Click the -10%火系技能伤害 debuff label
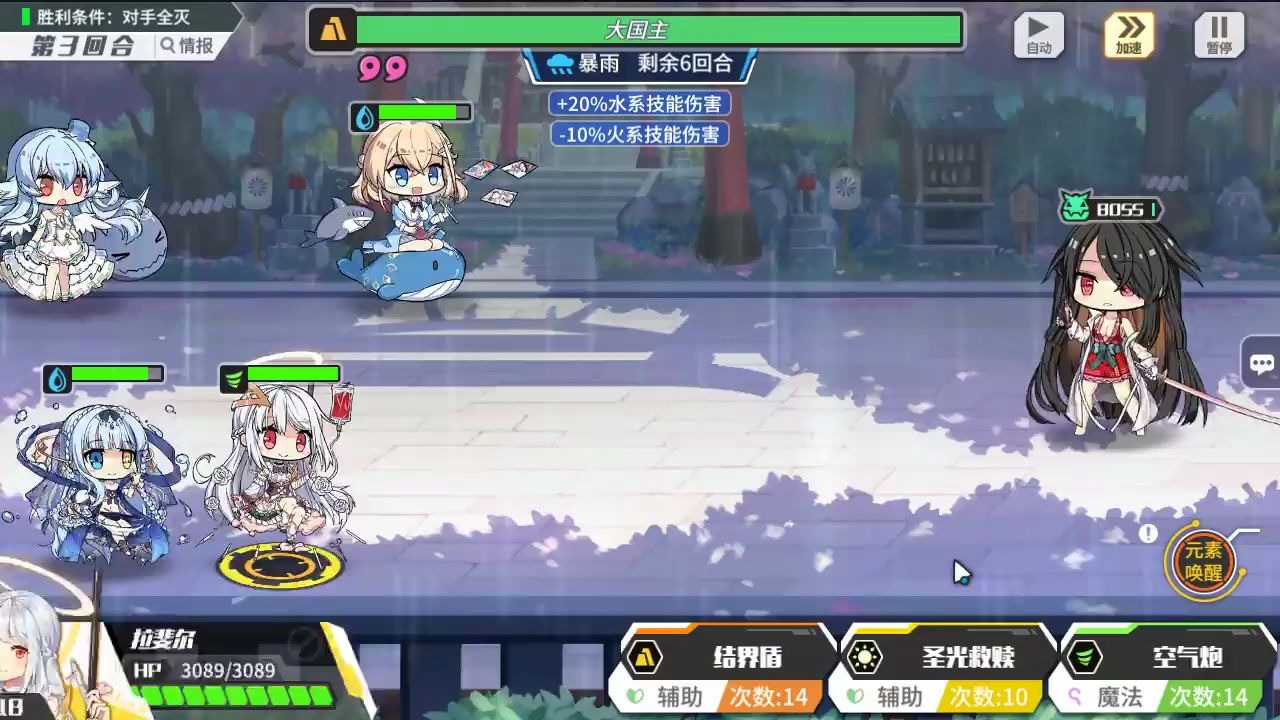The image size is (1280, 720). (640, 134)
